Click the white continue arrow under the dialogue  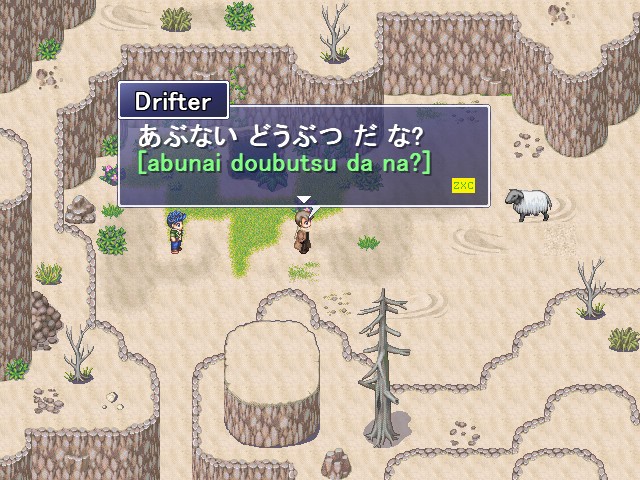(x=304, y=200)
